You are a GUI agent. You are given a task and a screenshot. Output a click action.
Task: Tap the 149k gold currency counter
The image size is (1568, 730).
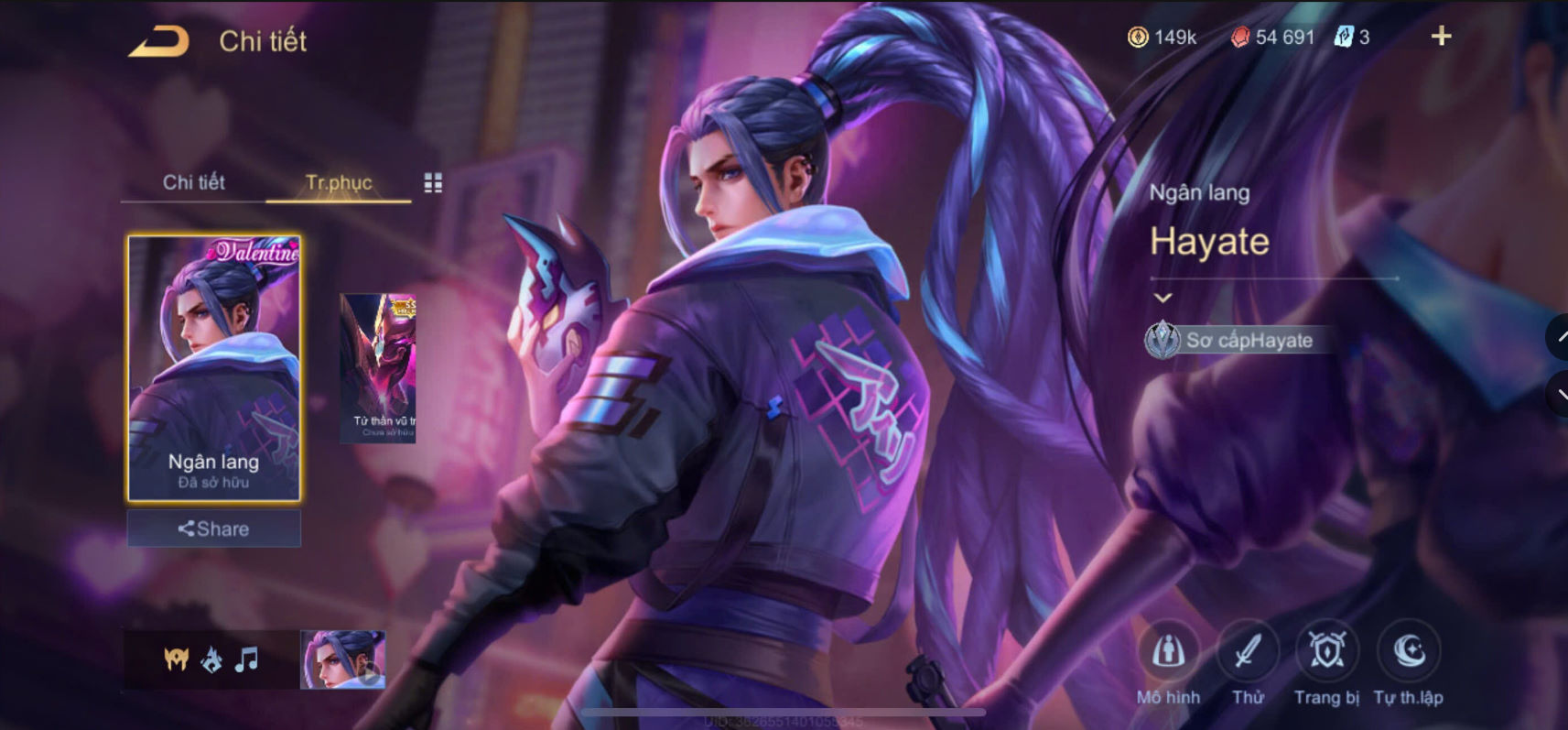coord(1161,37)
